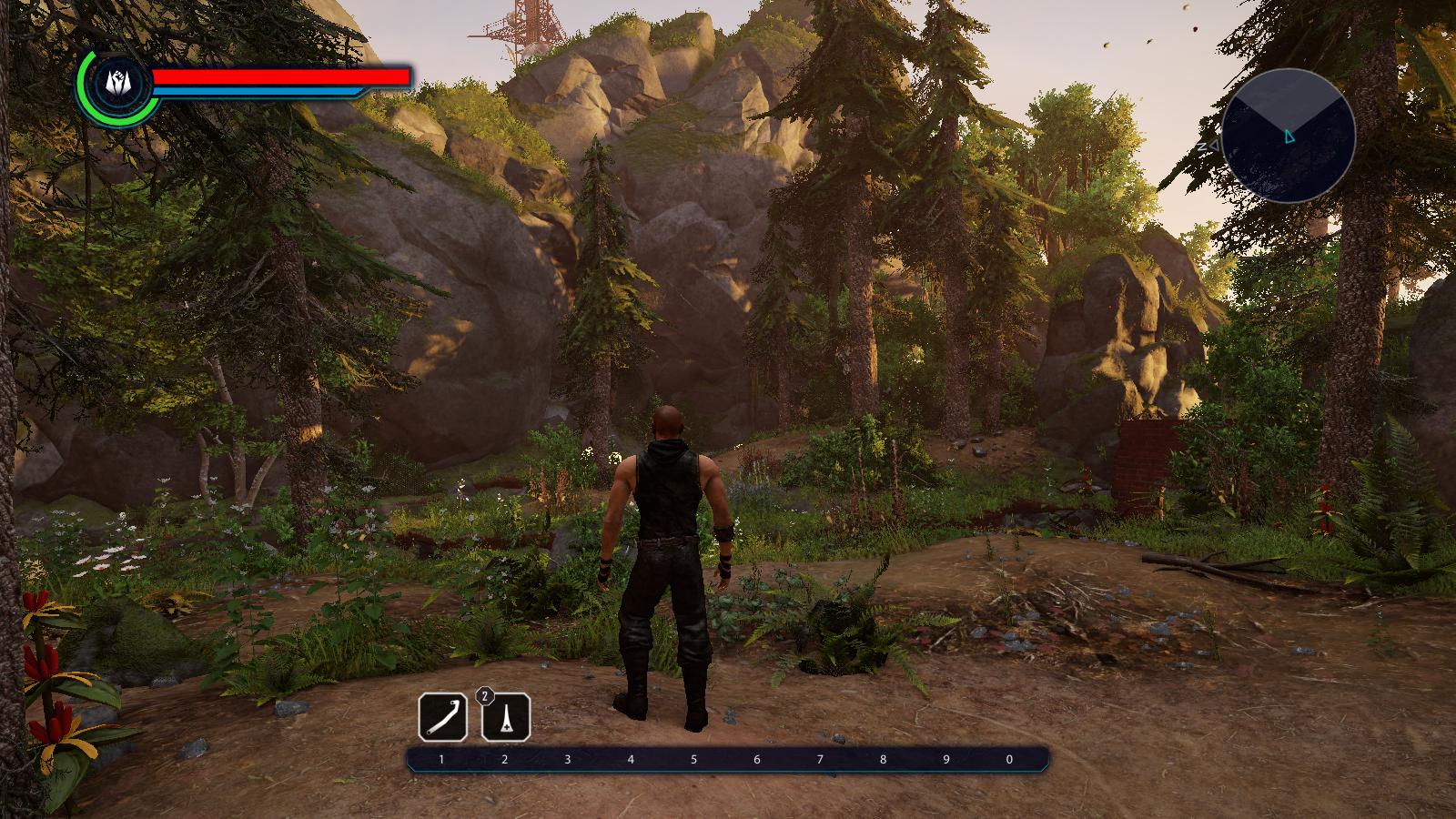Image resolution: width=1456 pixels, height=819 pixels.
Task: Click the circular minimap
Action: 1288,136
